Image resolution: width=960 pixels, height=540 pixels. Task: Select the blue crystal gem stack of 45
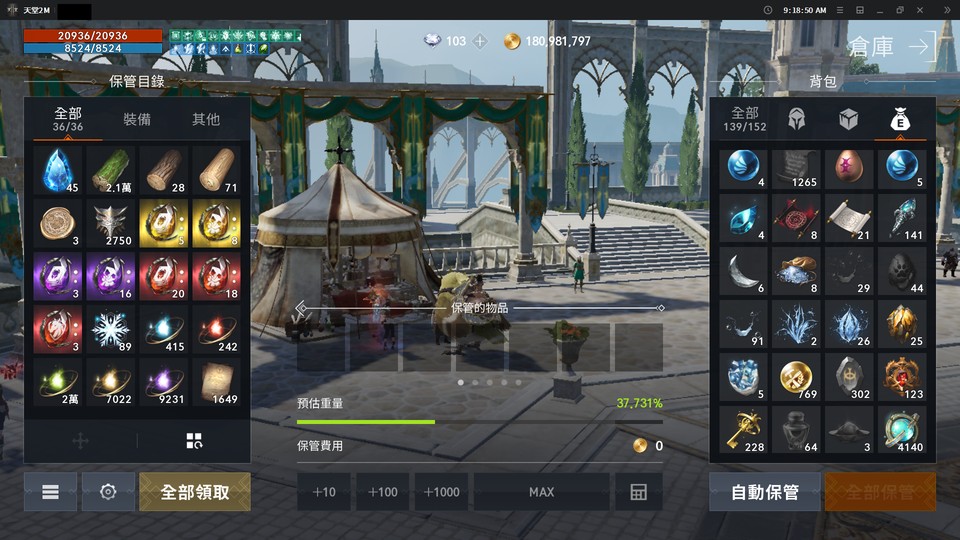coord(59,170)
